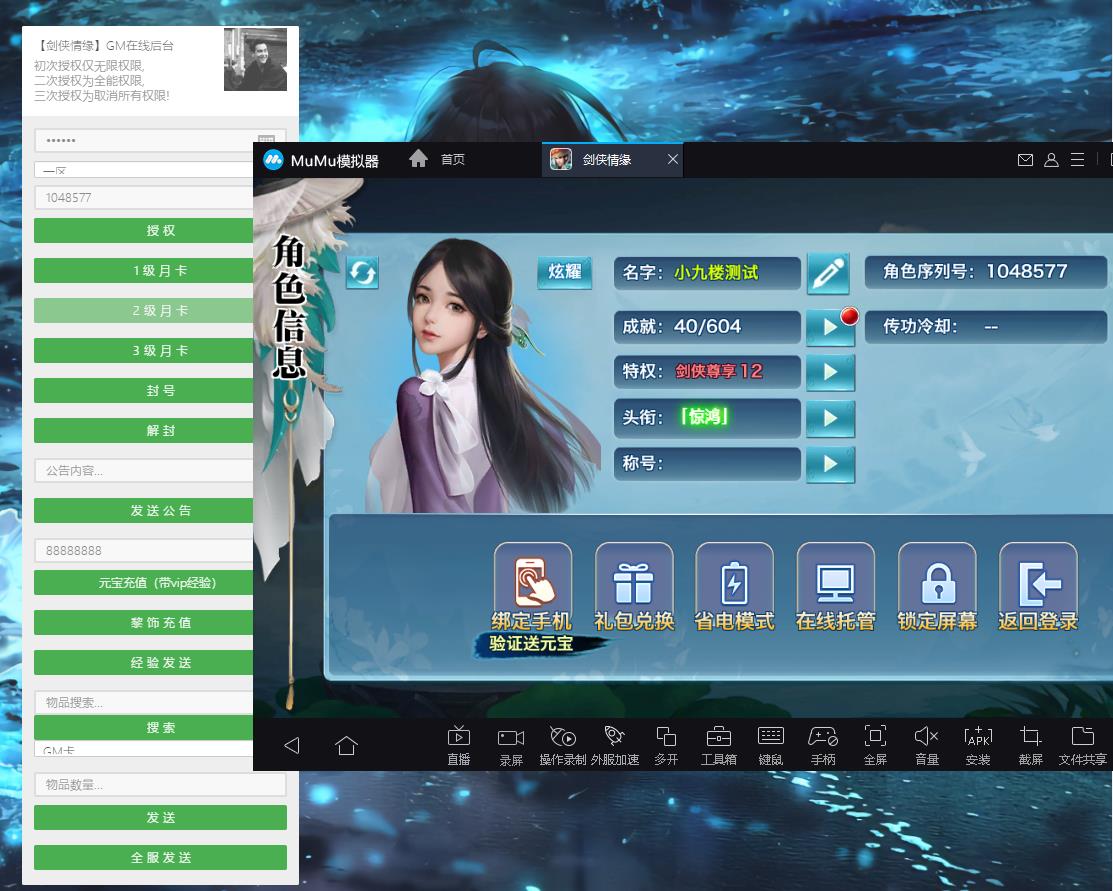Click the 称号 arrow button
The height and width of the screenshot is (891, 1113).
[x=830, y=464]
